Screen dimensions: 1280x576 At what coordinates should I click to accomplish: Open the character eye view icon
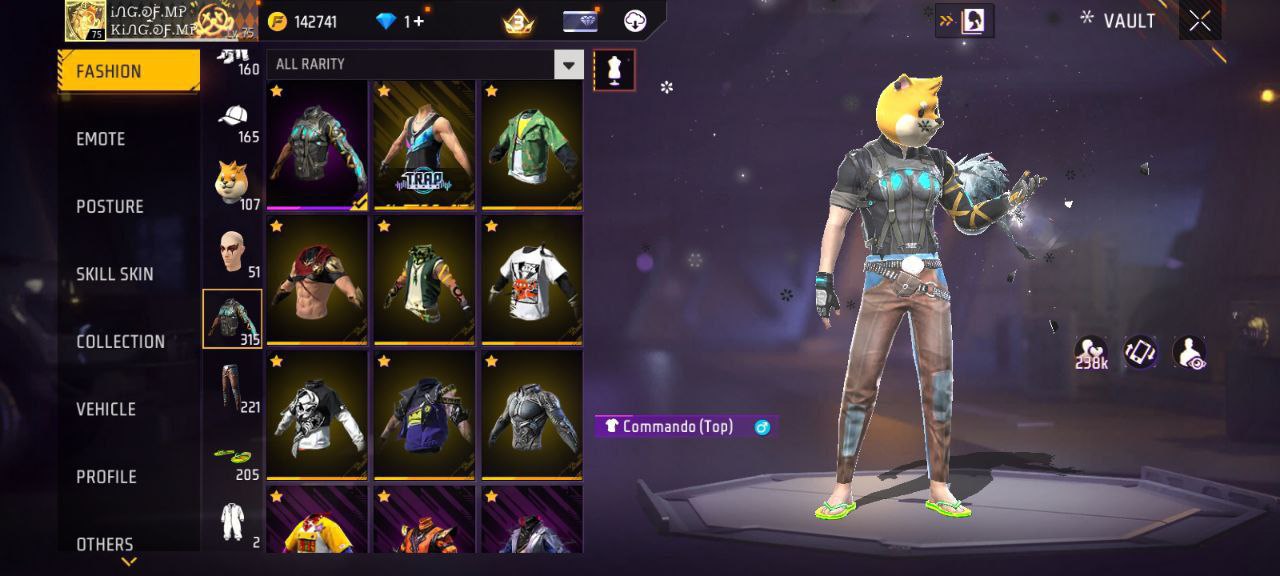tap(1189, 352)
